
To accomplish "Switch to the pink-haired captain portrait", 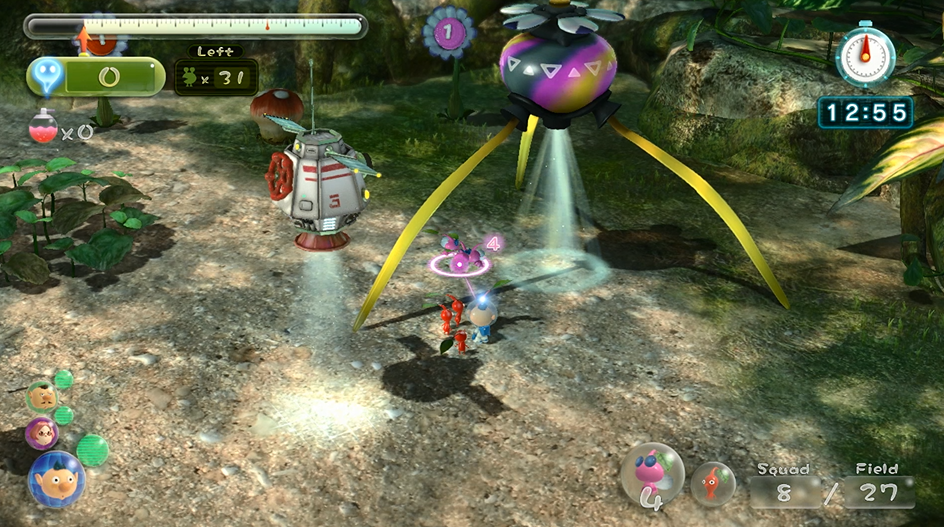I will tap(42, 432).
